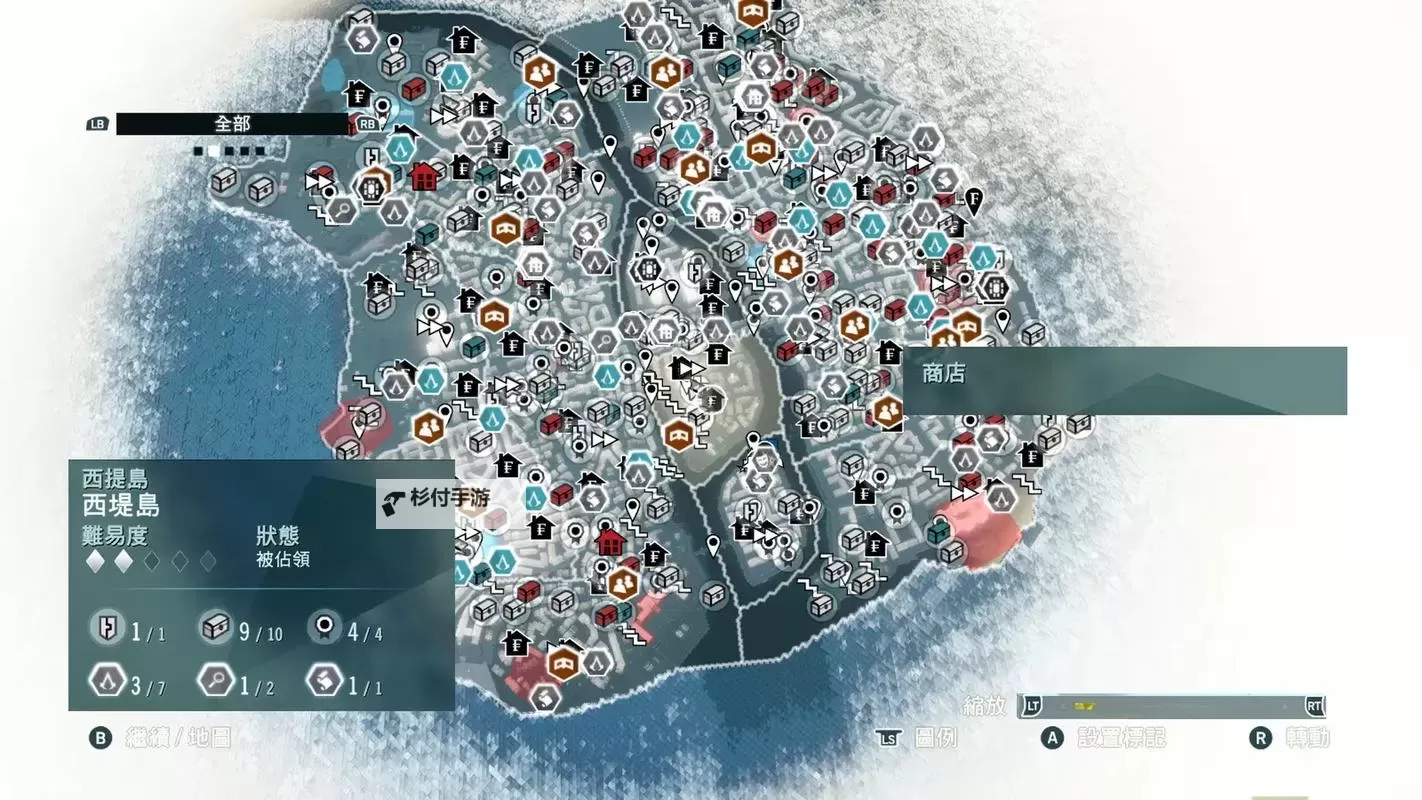Select the 全部 map filter bar
Screen dimensions: 1422x800
coord(232,124)
